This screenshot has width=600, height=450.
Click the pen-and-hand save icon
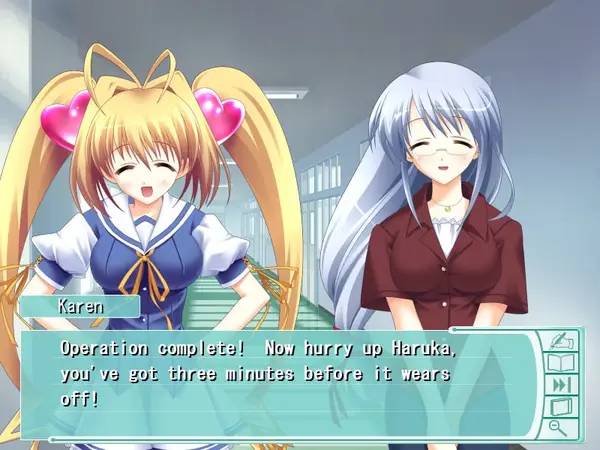tap(559, 341)
